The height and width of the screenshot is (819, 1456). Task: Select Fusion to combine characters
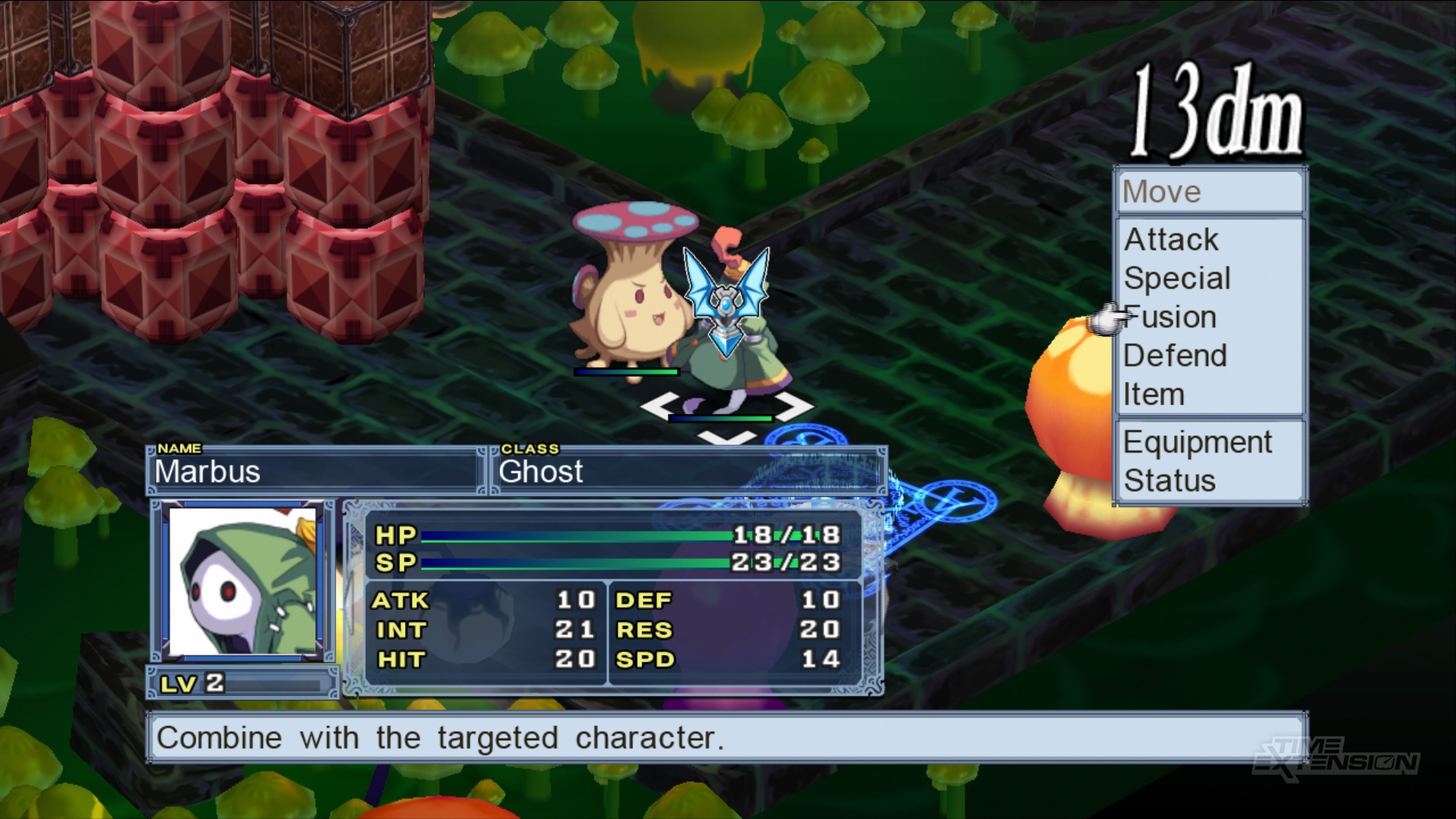coord(1171,317)
